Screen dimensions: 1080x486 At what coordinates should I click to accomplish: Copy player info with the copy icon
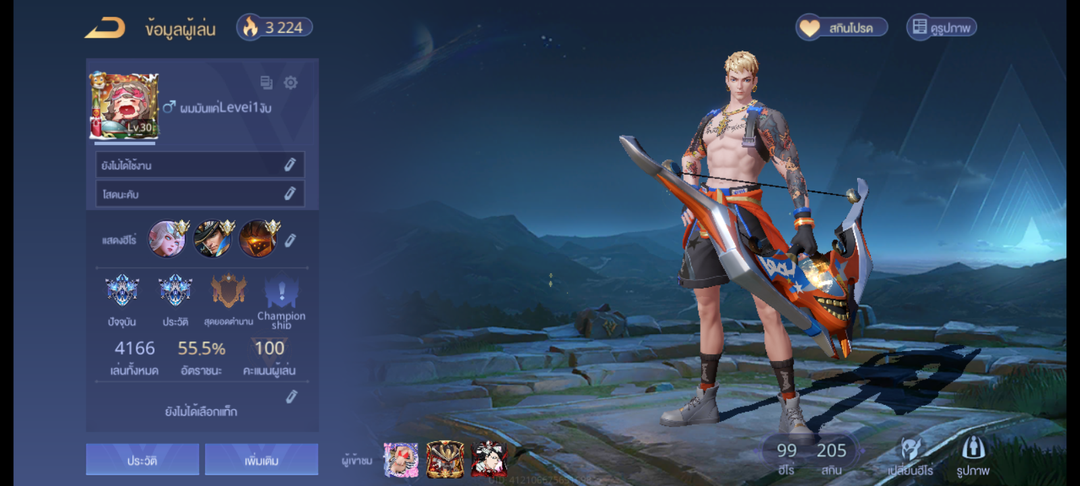[266, 83]
